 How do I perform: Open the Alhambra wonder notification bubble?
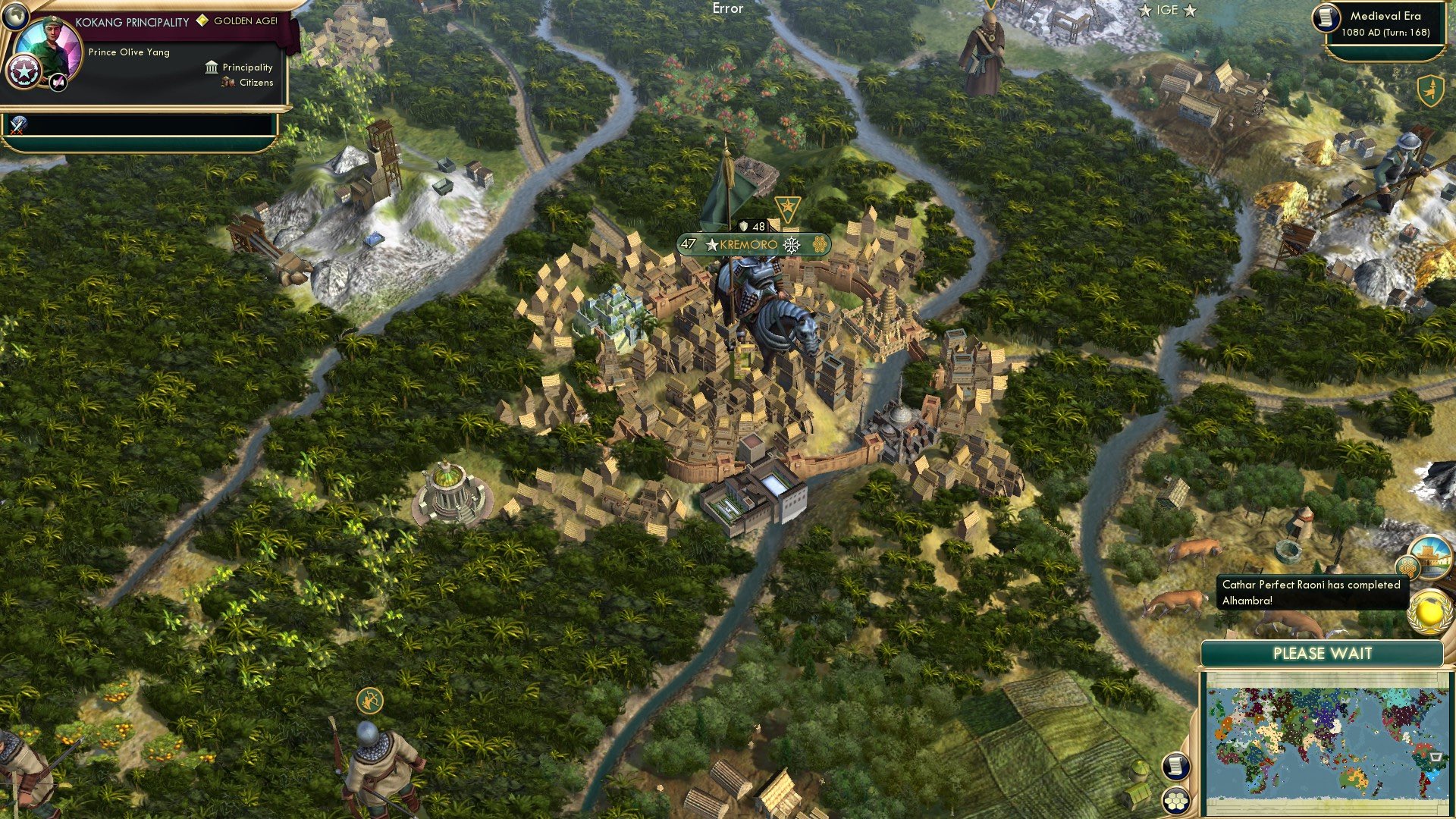tap(1432, 559)
